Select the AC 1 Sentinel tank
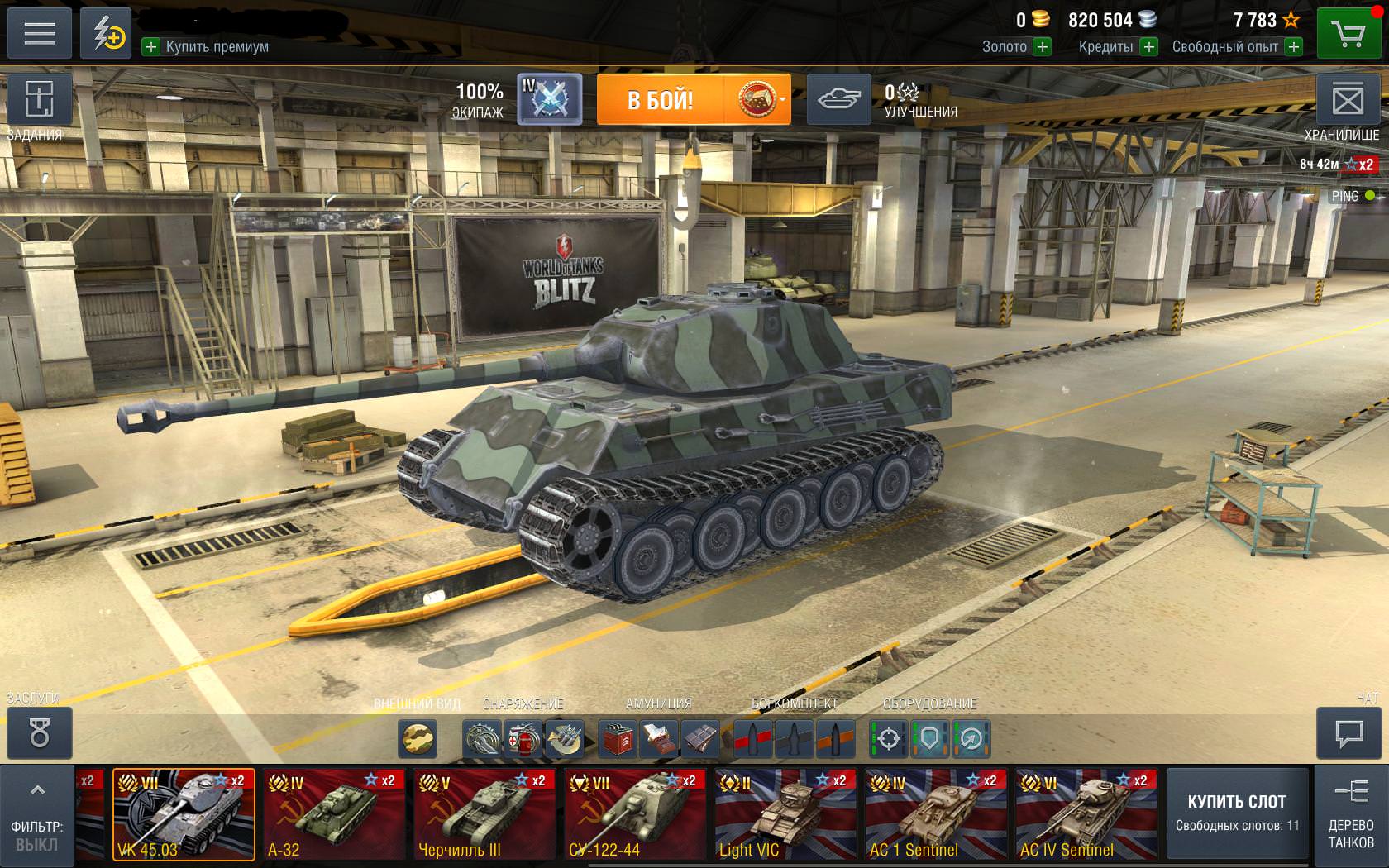This screenshot has width=1389, height=868. point(936,814)
